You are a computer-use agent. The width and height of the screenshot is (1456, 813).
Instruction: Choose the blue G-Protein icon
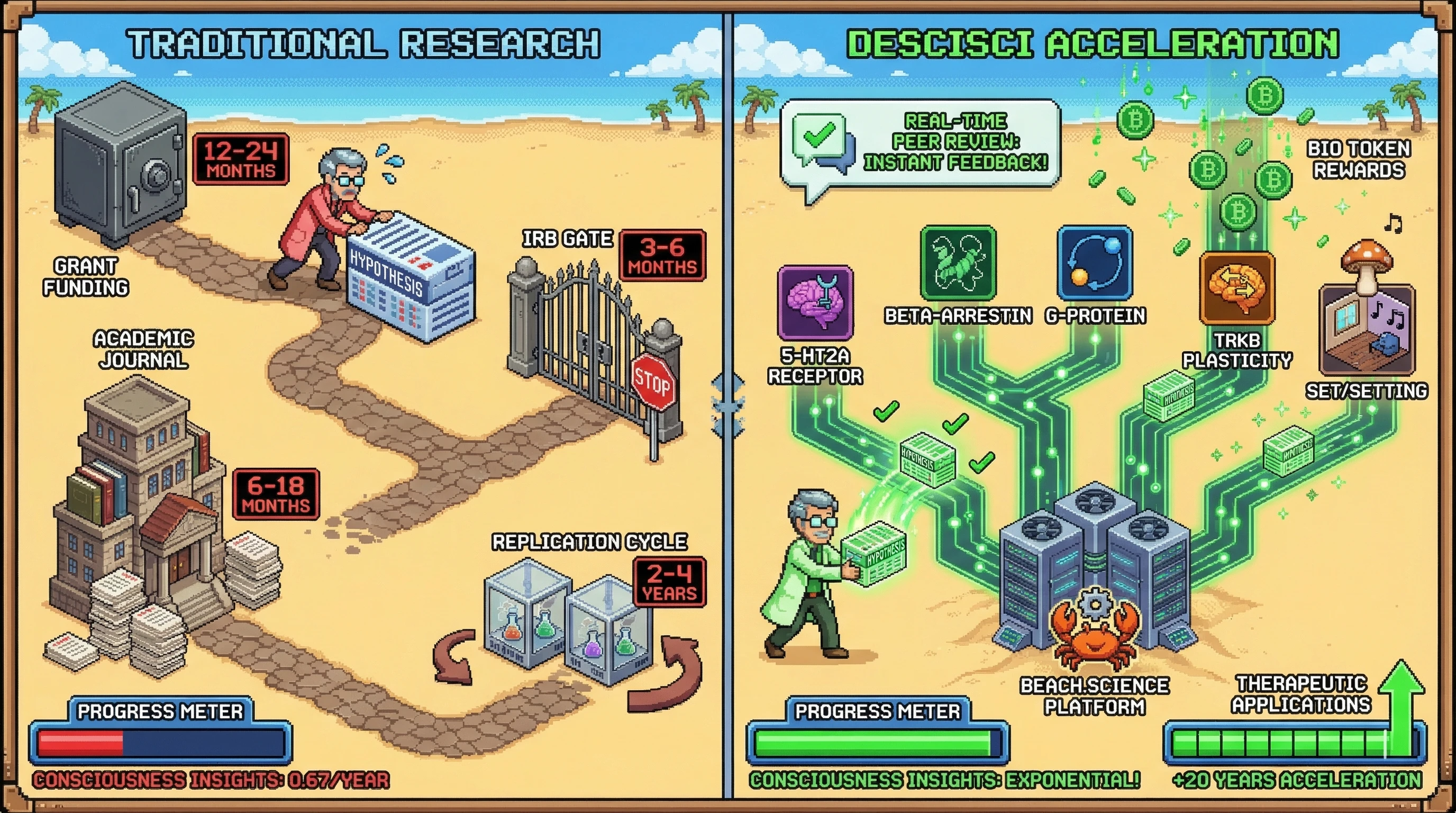click(1095, 263)
